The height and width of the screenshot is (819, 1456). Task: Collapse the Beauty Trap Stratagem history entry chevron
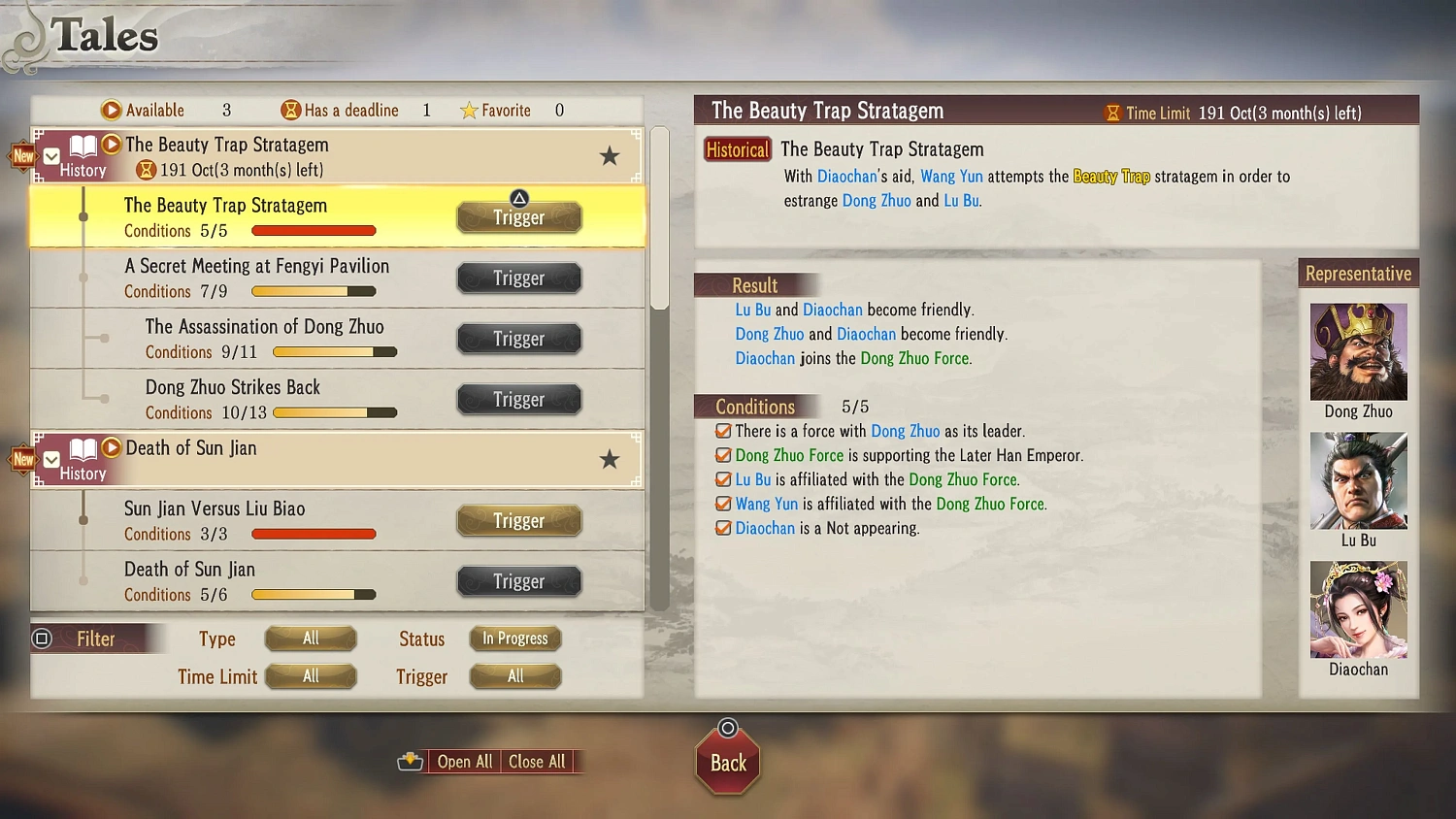click(x=50, y=155)
